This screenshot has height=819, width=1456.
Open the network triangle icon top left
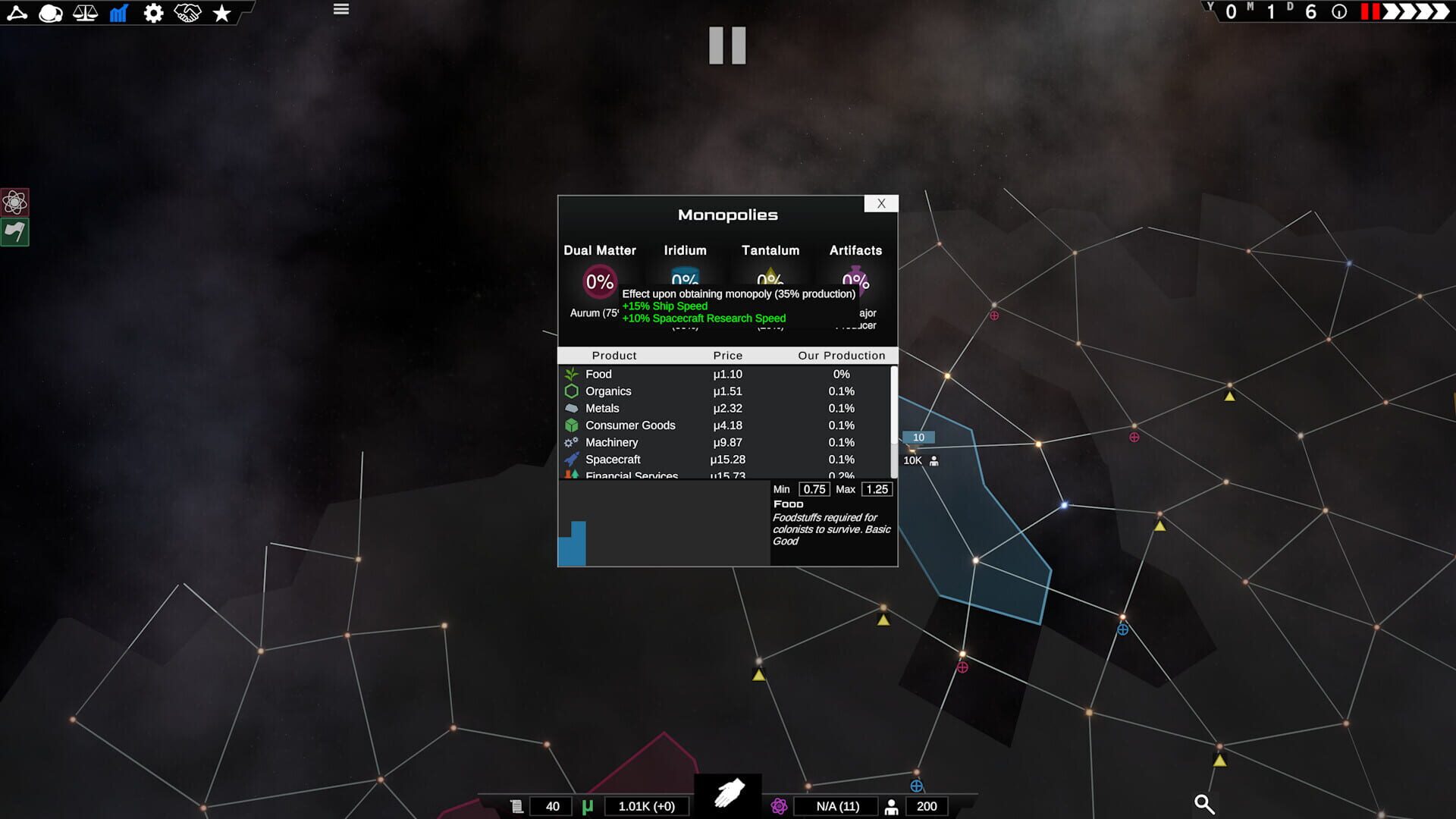pyautogui.click(x=17, y=12)
